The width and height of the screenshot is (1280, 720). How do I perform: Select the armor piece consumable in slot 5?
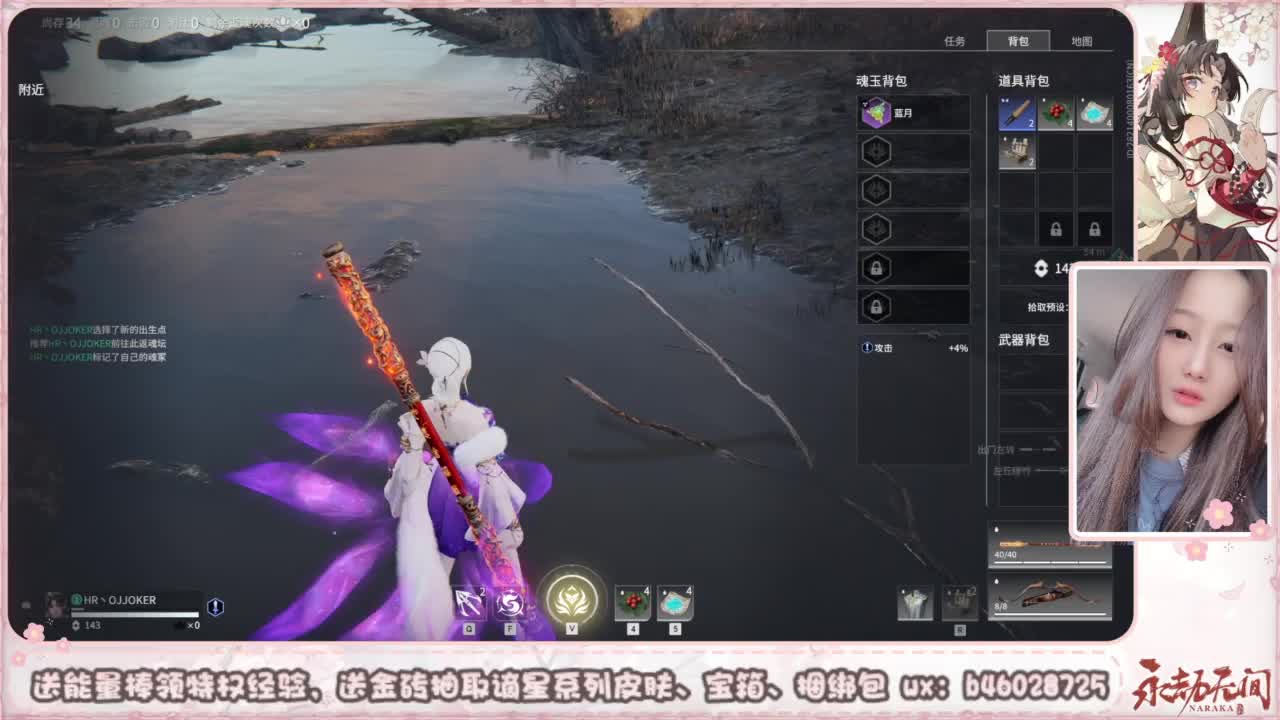tap(674, 602)
